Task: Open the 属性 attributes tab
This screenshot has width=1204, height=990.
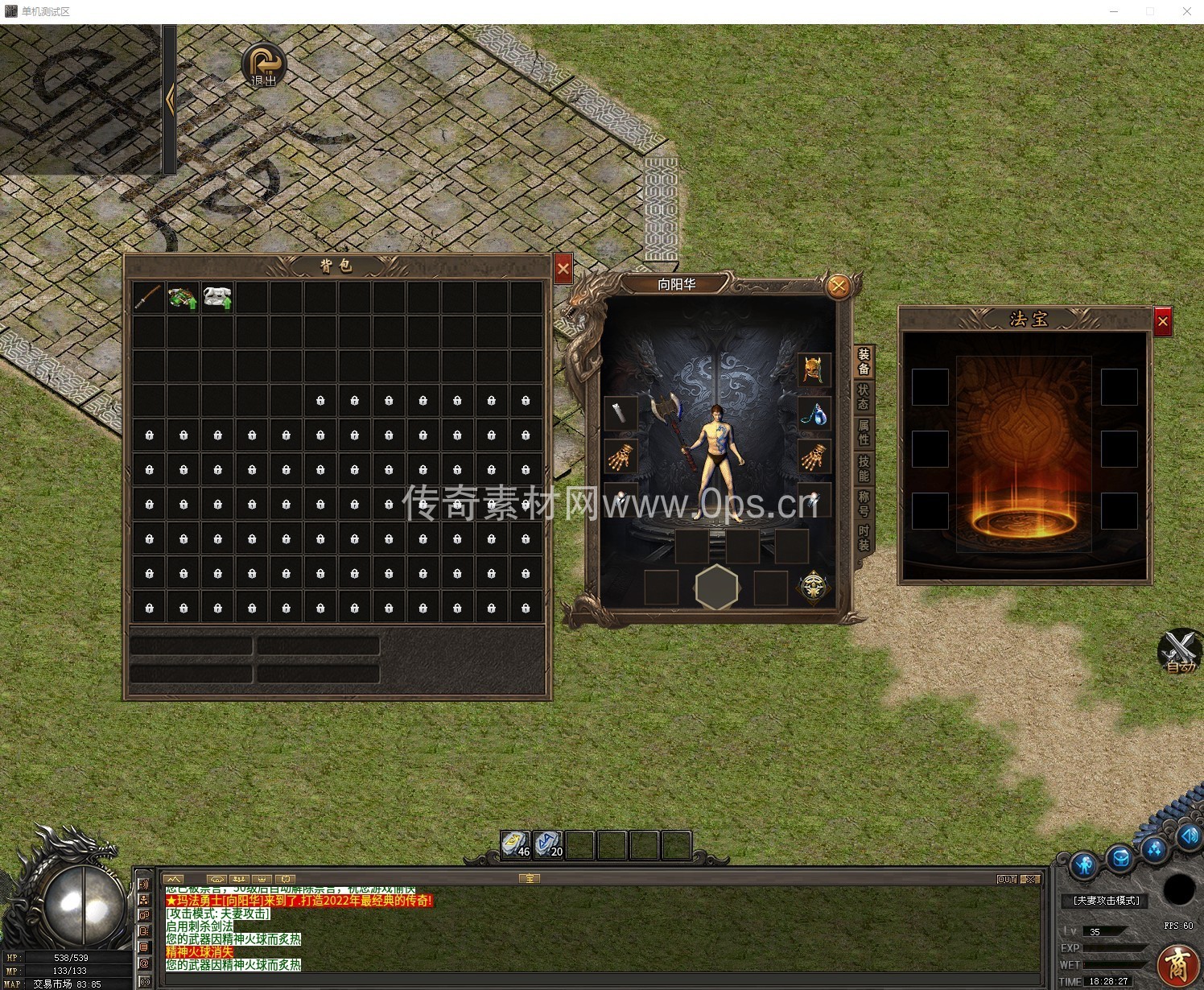Action: coord(864,431)
